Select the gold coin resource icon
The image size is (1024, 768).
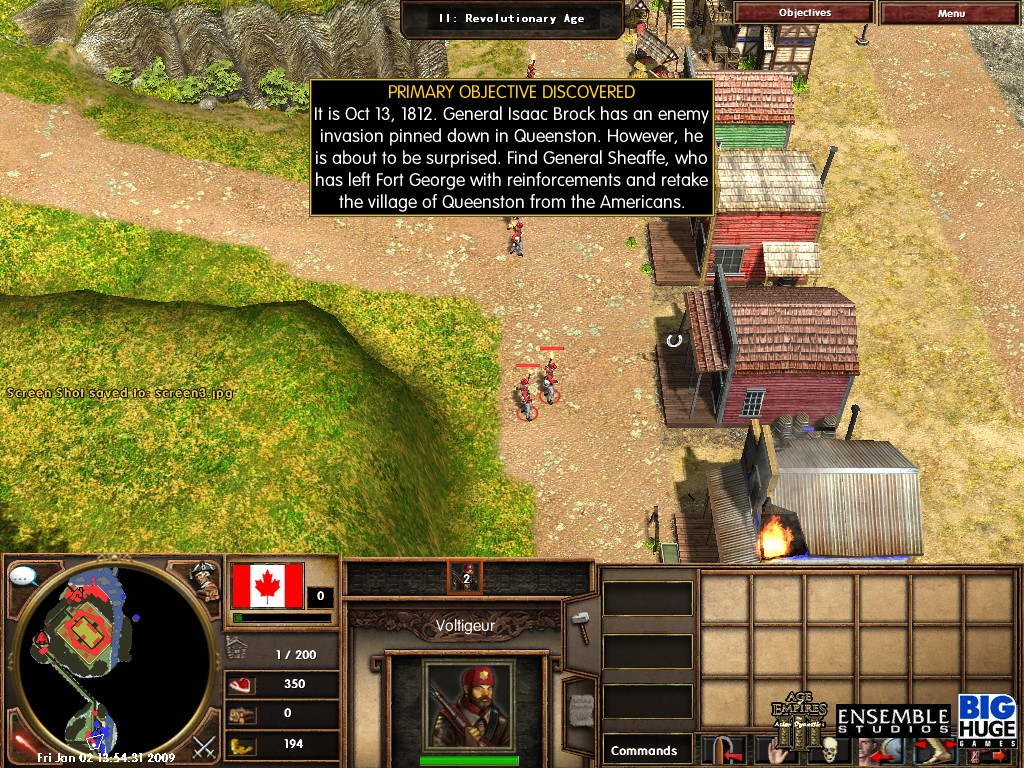pos(242,744)
